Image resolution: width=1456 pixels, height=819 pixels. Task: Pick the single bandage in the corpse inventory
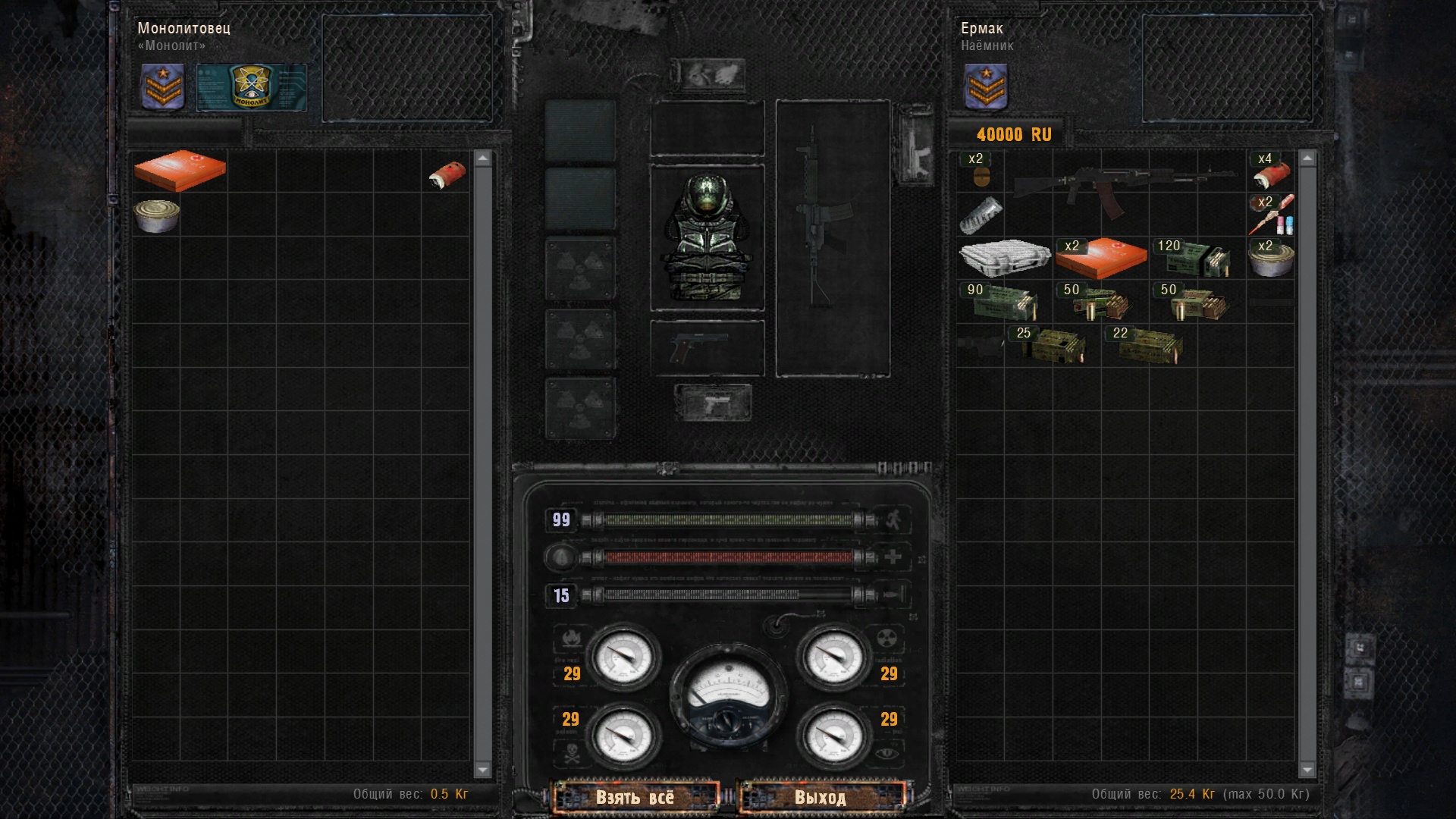(447, 174)
